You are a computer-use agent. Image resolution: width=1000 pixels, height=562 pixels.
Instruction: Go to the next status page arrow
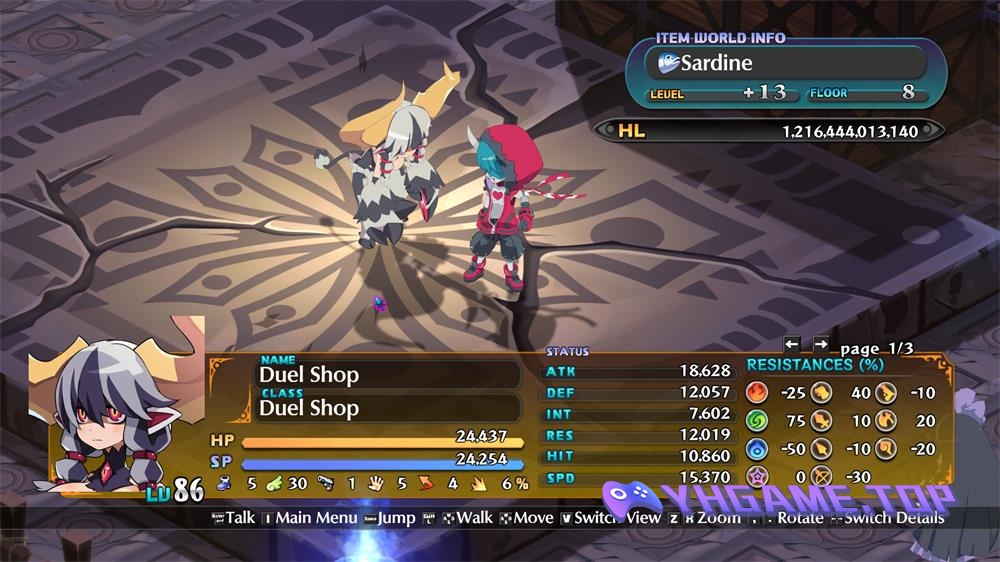click(821, 344)
